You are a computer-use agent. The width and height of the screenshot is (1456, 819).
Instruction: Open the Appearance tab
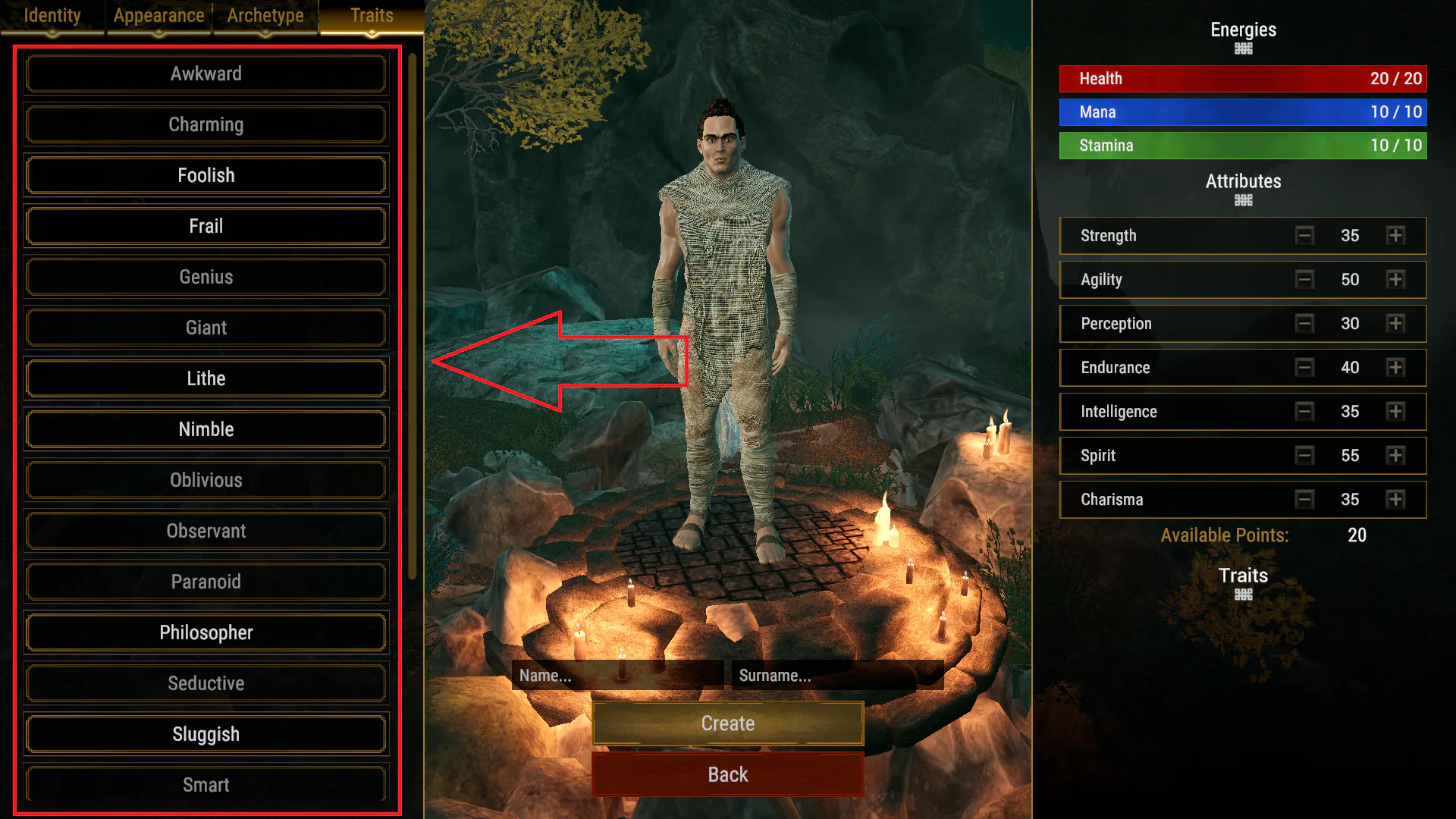158,16
